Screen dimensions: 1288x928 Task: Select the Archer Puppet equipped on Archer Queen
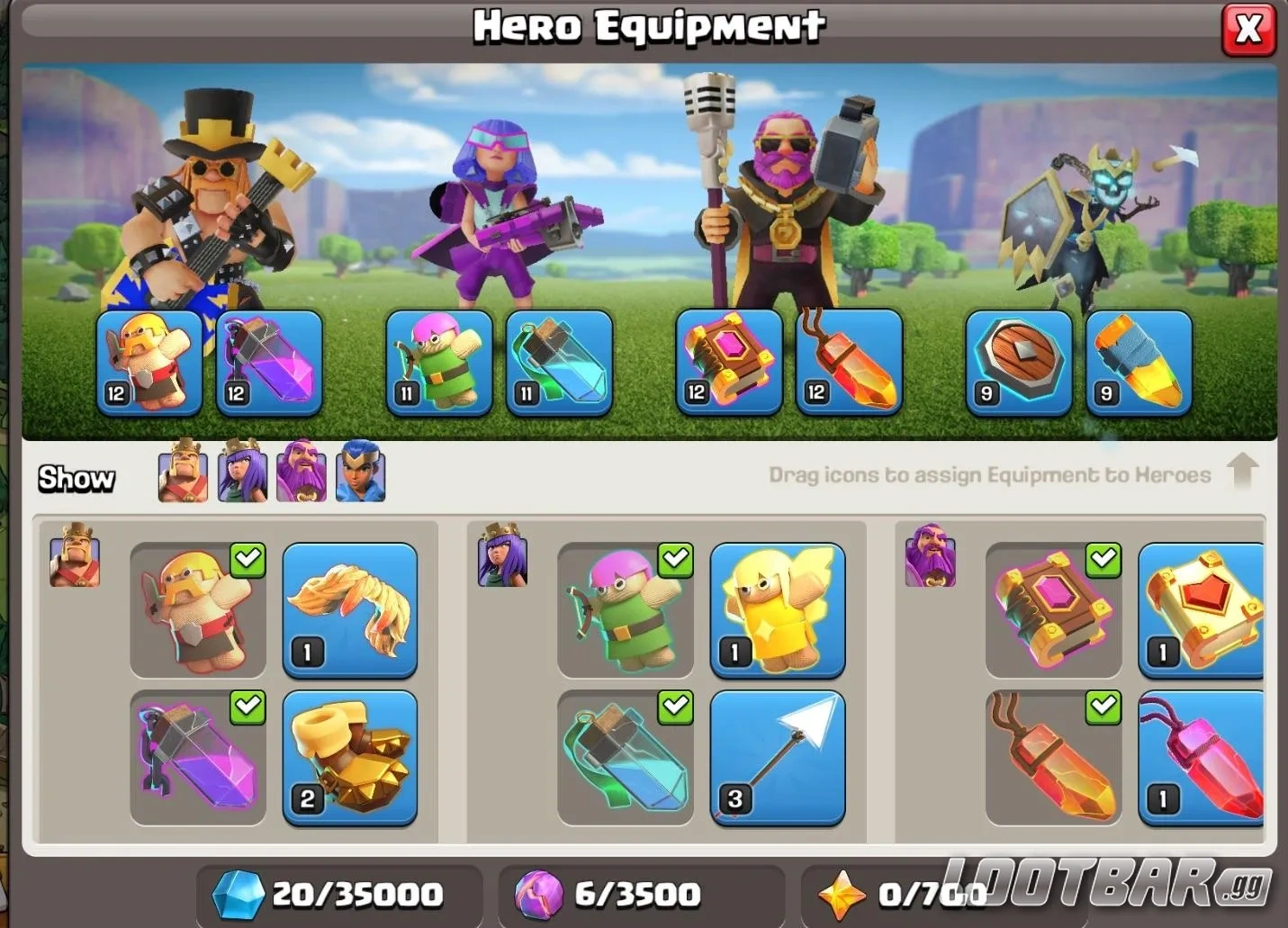click(x=439, y=363)
